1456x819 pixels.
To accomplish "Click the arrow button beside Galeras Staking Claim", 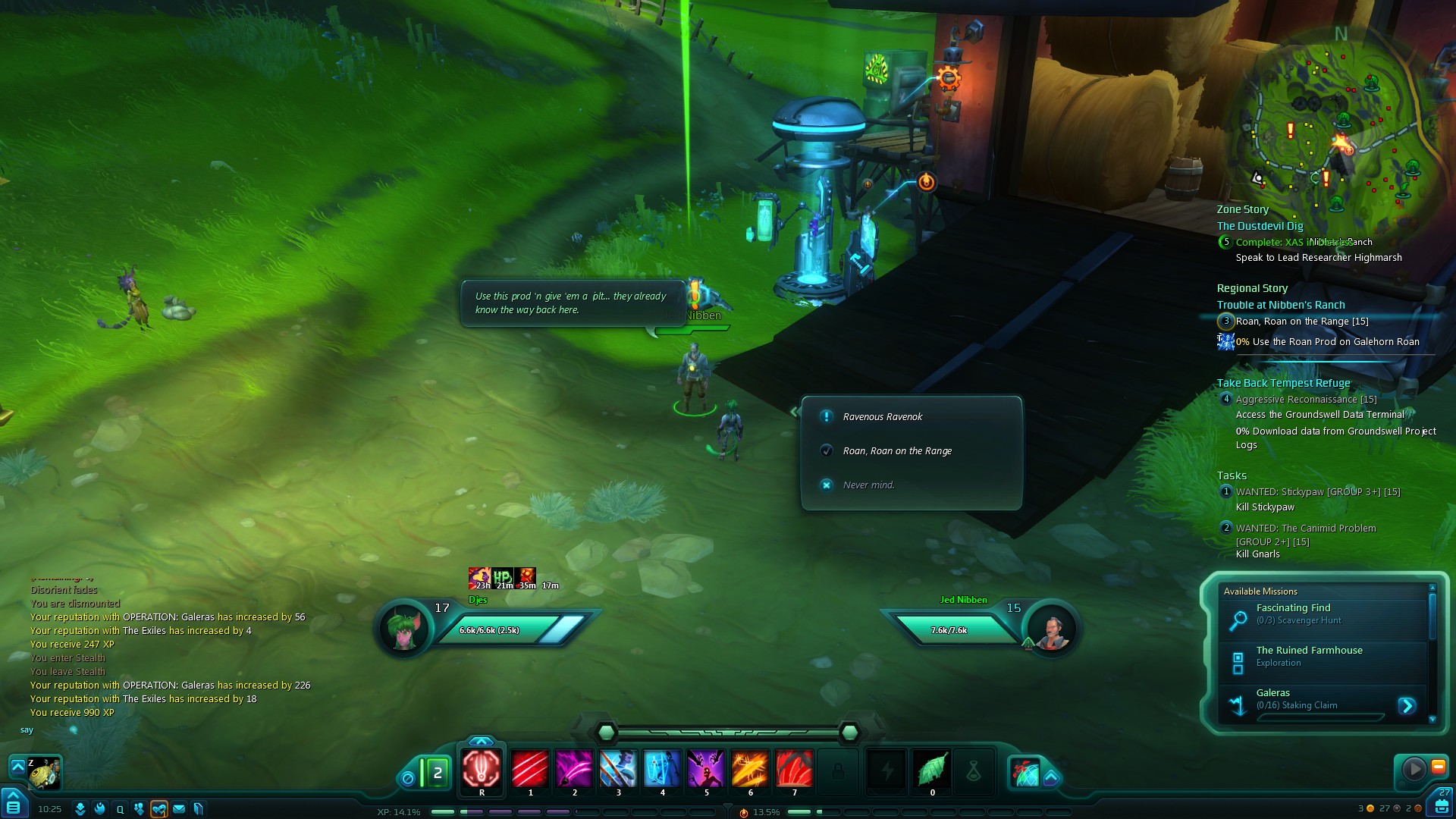I will coord(1407,706).
